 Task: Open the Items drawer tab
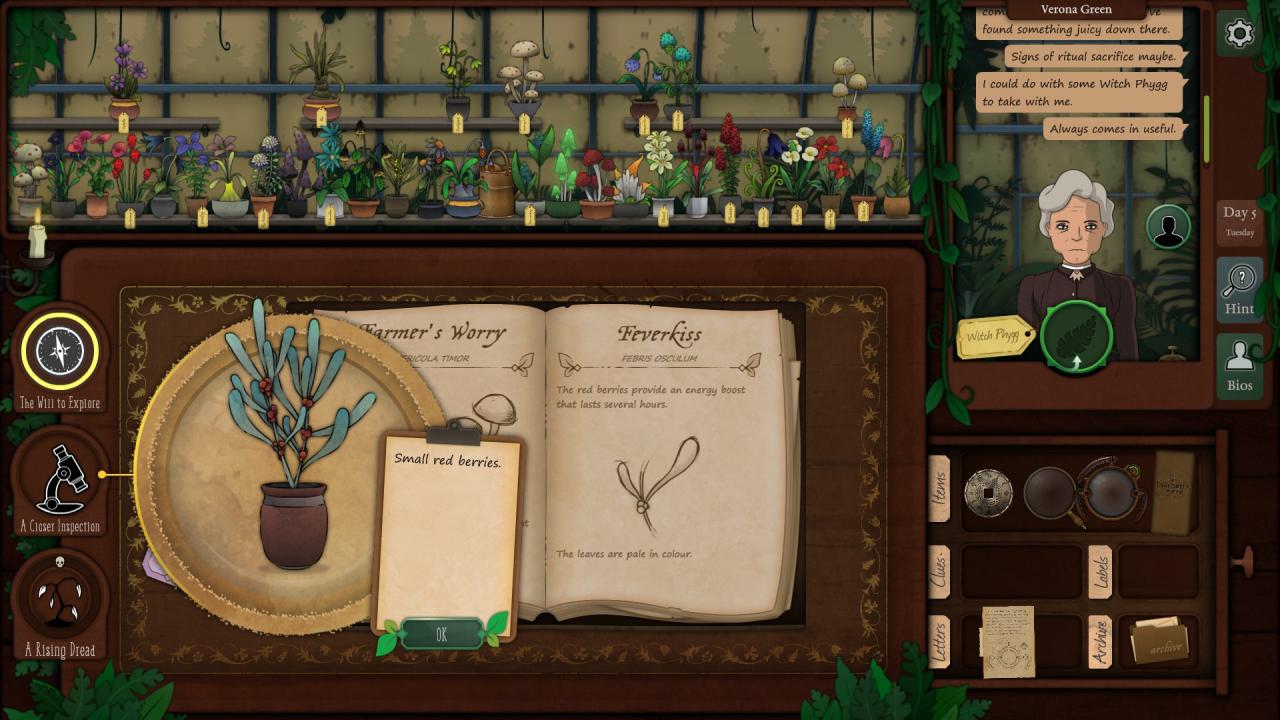(x=940, y=489)
